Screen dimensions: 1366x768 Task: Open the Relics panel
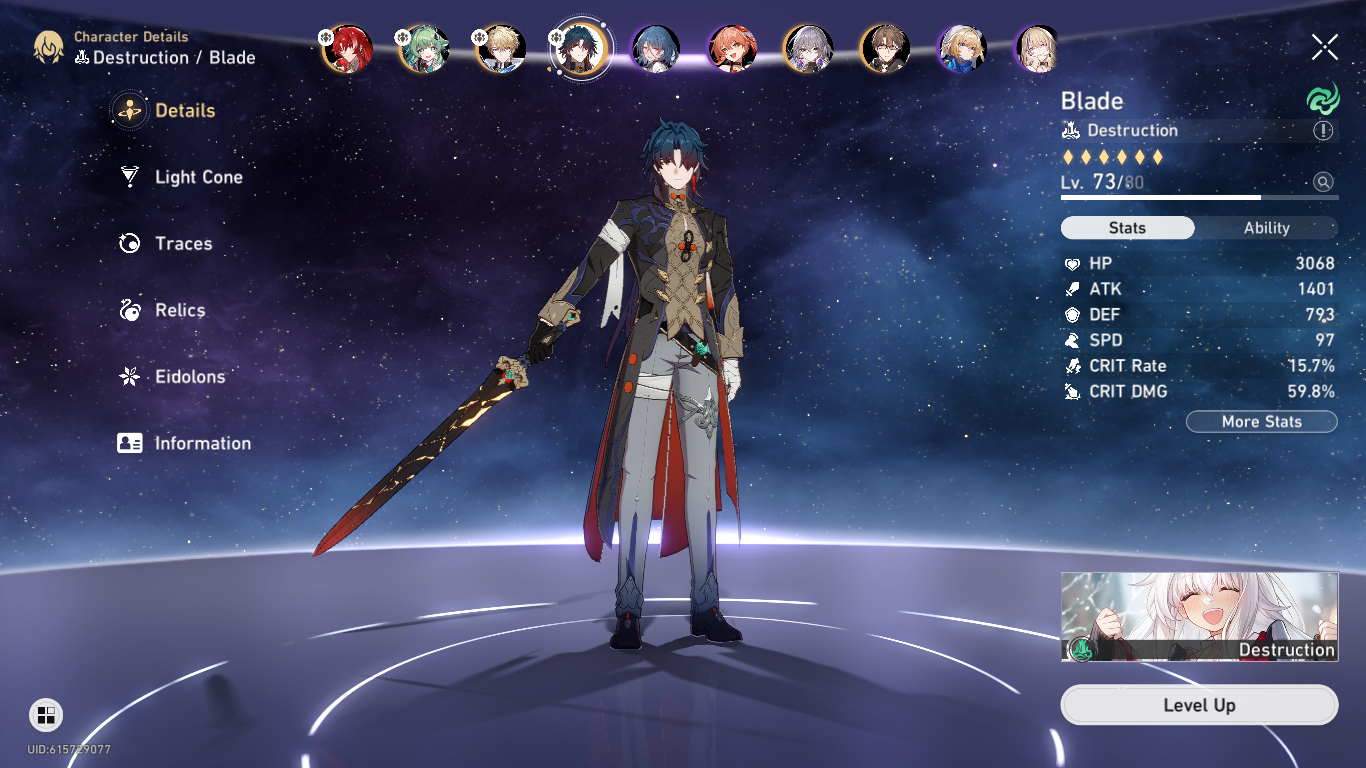click(x=178, y=310)
